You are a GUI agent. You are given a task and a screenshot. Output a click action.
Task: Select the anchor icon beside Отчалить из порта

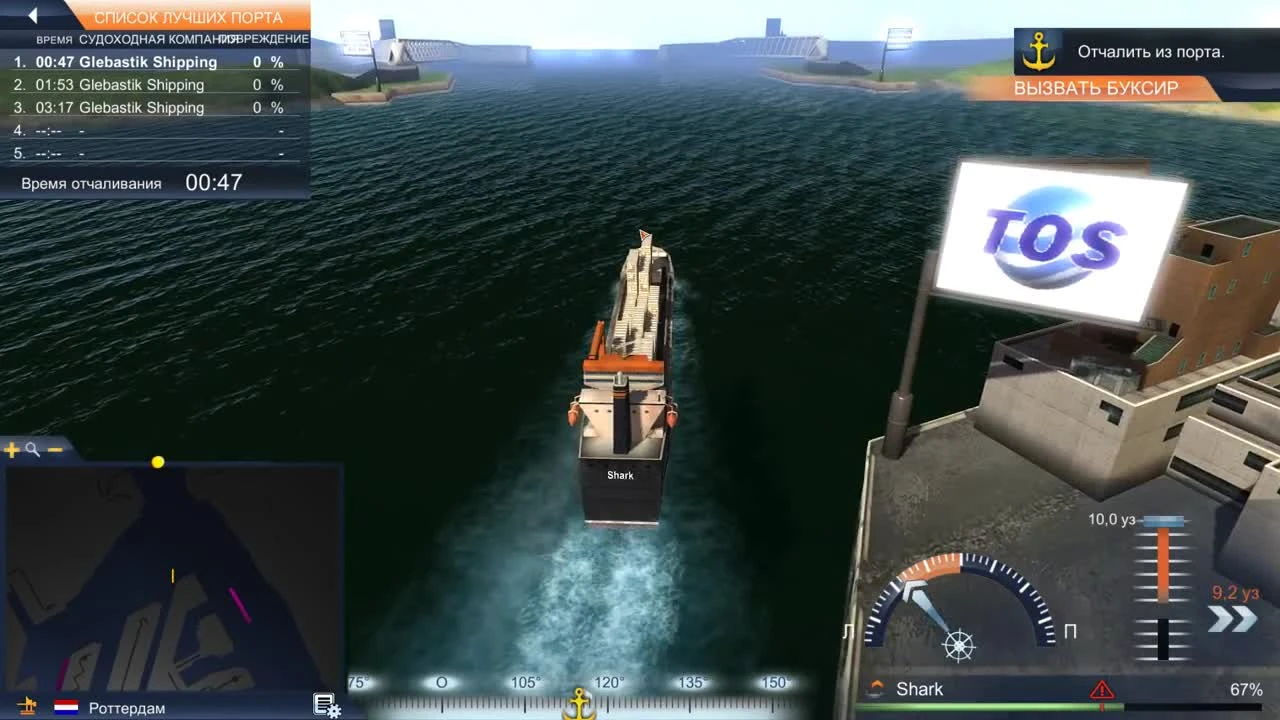click(1038, 51)
